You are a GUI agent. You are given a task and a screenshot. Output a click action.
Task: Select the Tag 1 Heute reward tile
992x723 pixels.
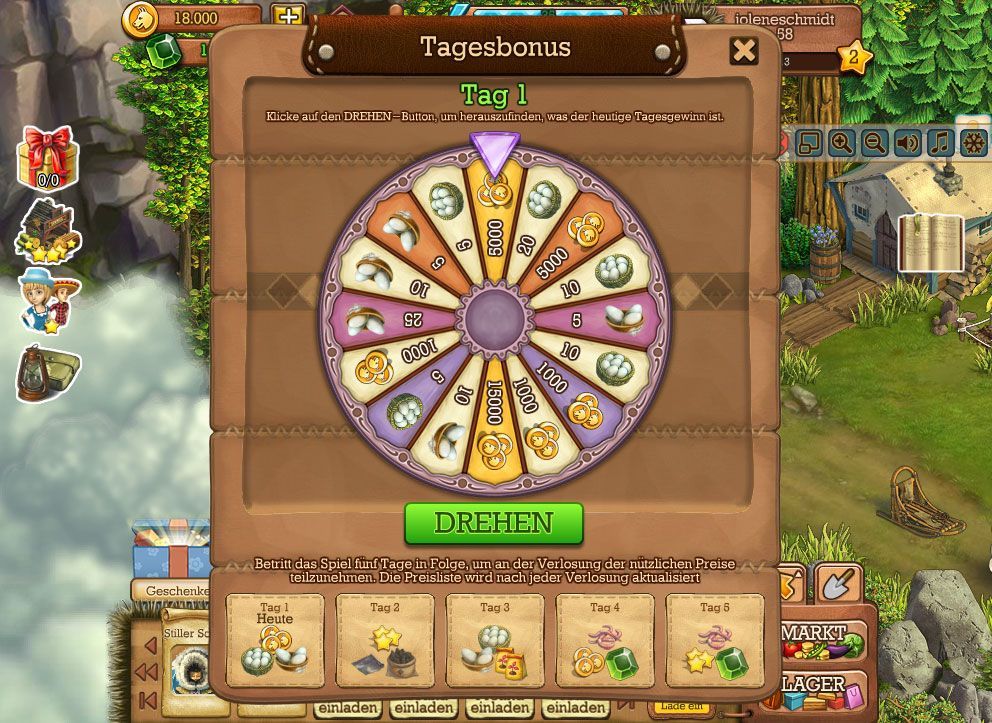275,641
